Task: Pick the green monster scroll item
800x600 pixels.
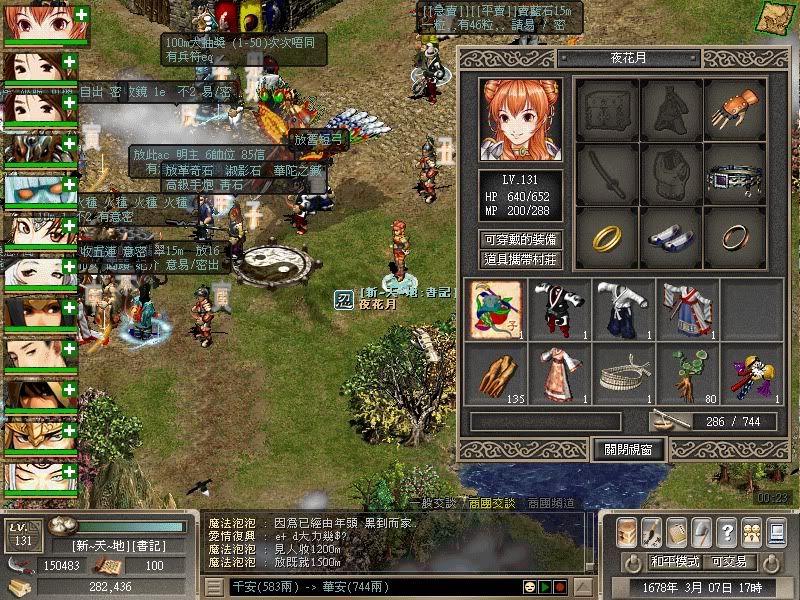Action: pos(495,309)
